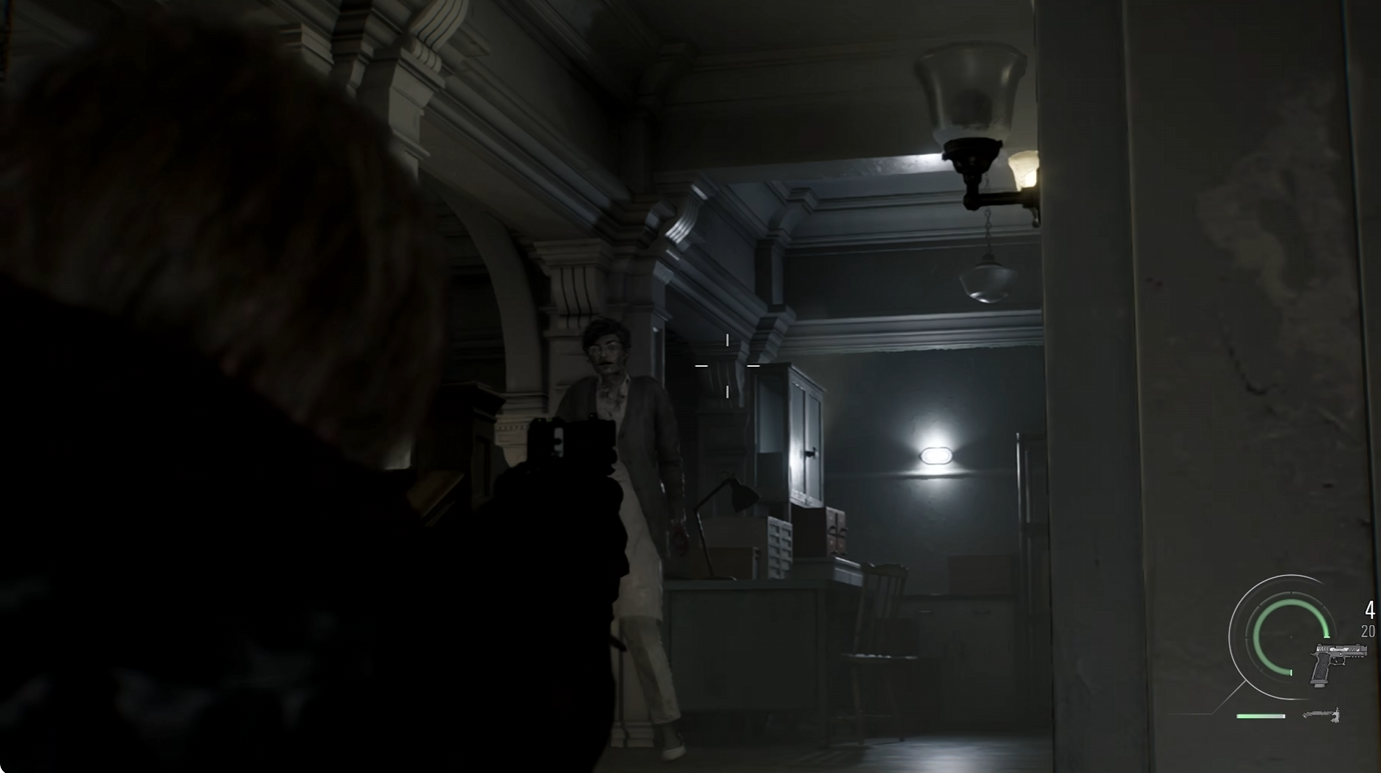Click the oval wall light sconce

[936, 455]
